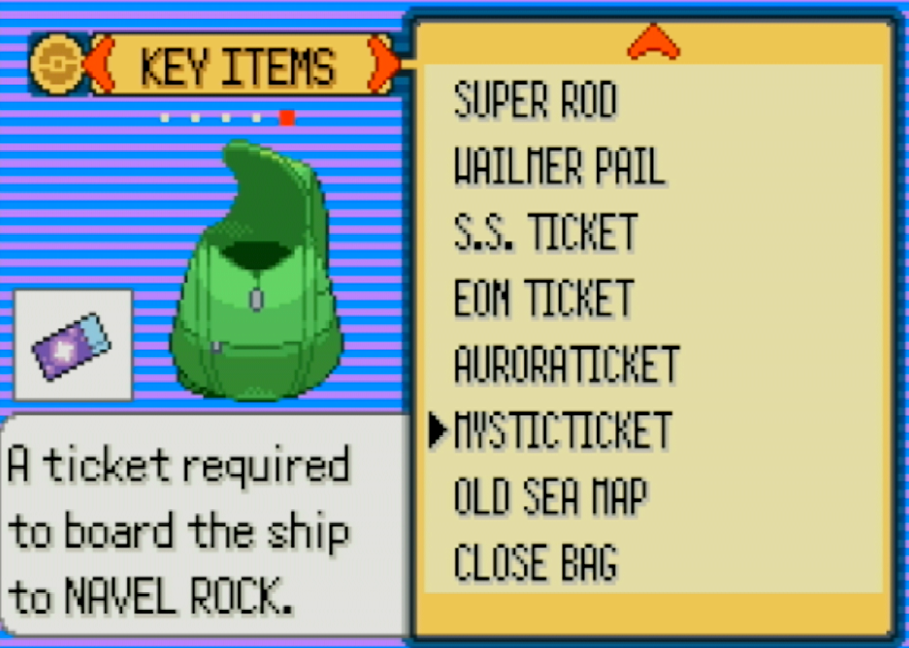Switch pocket with the right red arrow
909x648 pixels.
(x=381, y=63)
